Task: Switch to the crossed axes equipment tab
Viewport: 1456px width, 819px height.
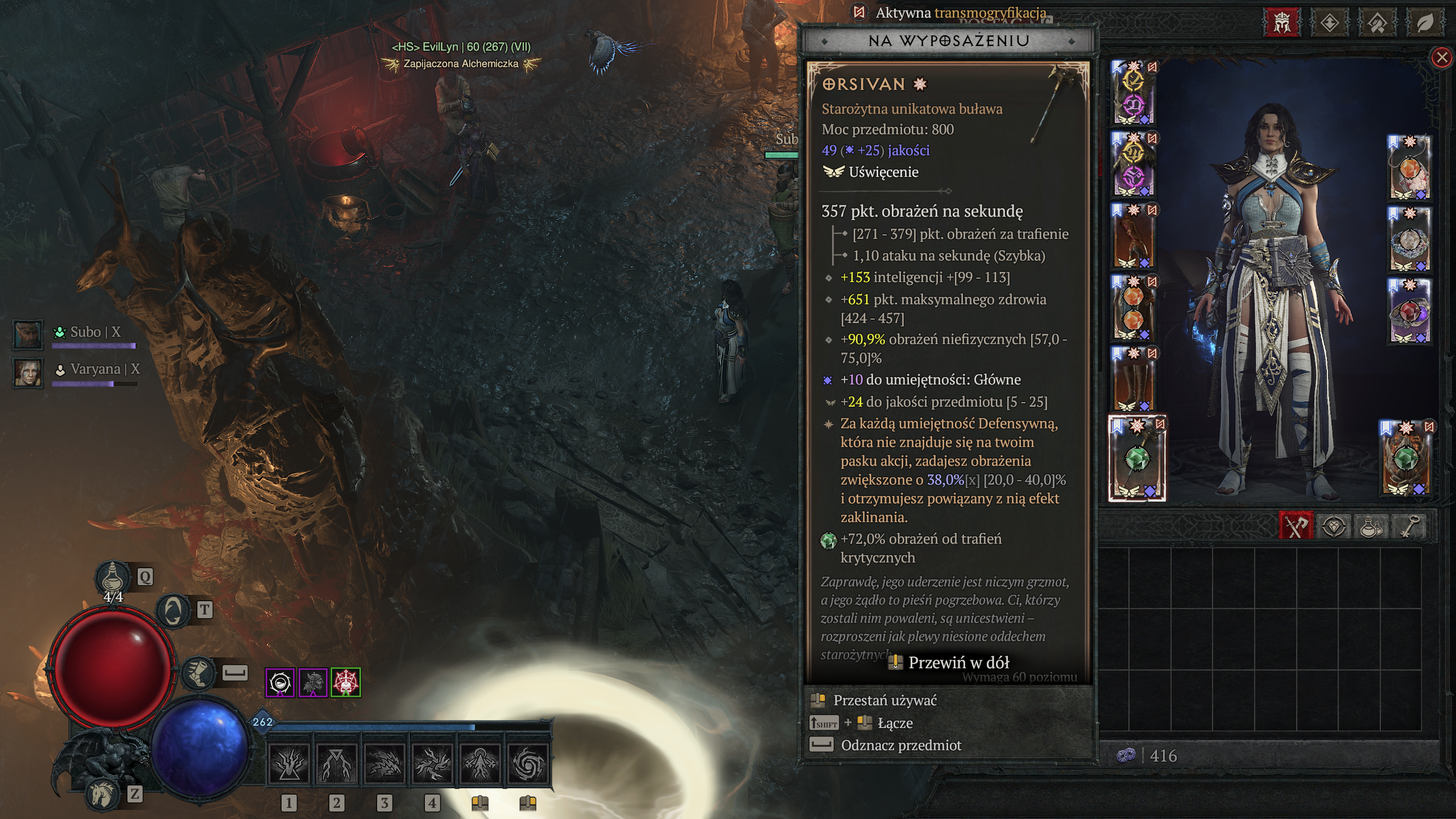Action: [1296, 526]
